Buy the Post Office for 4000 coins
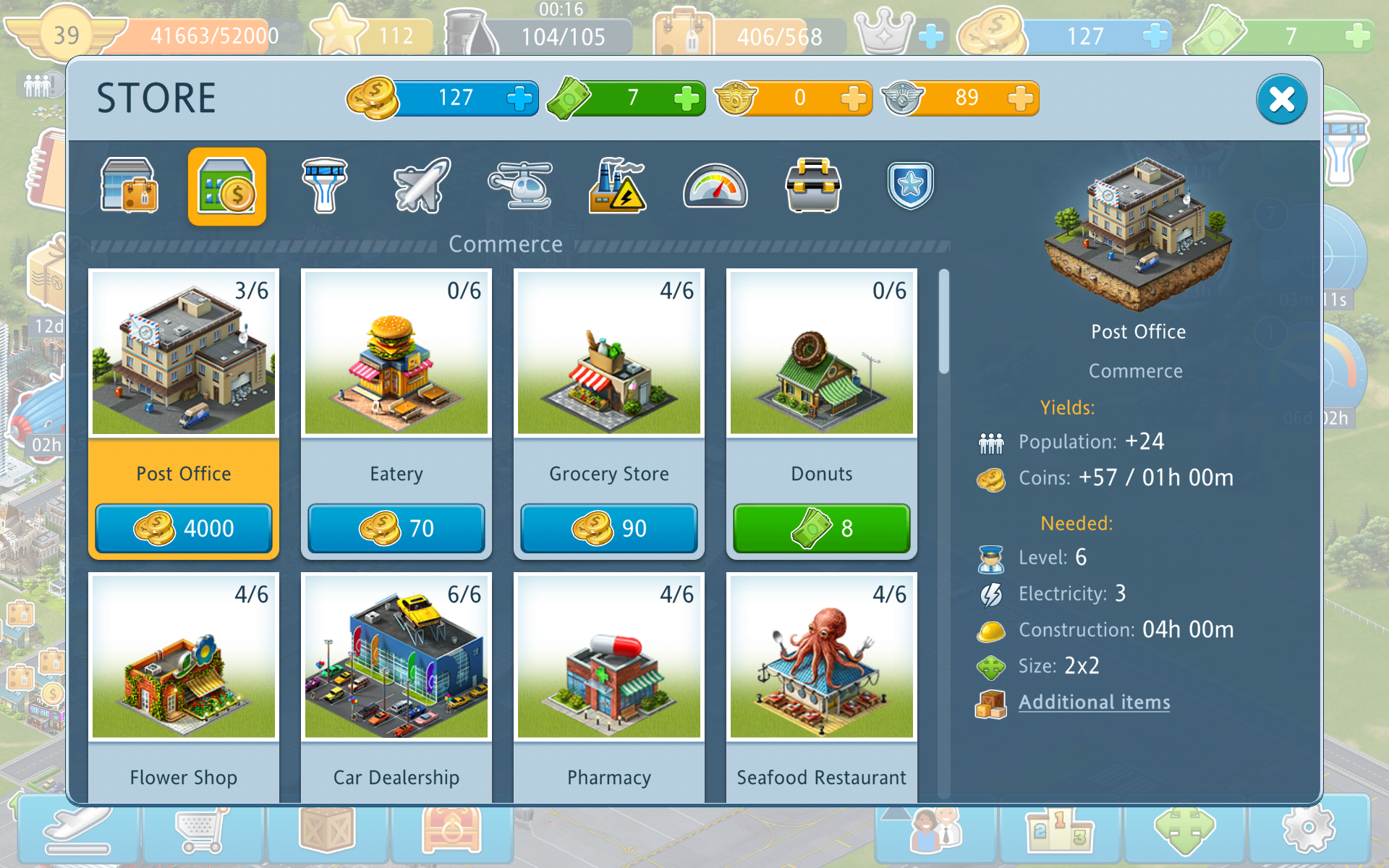Viewport: 1389px width, 868px height. click(184, 529)
